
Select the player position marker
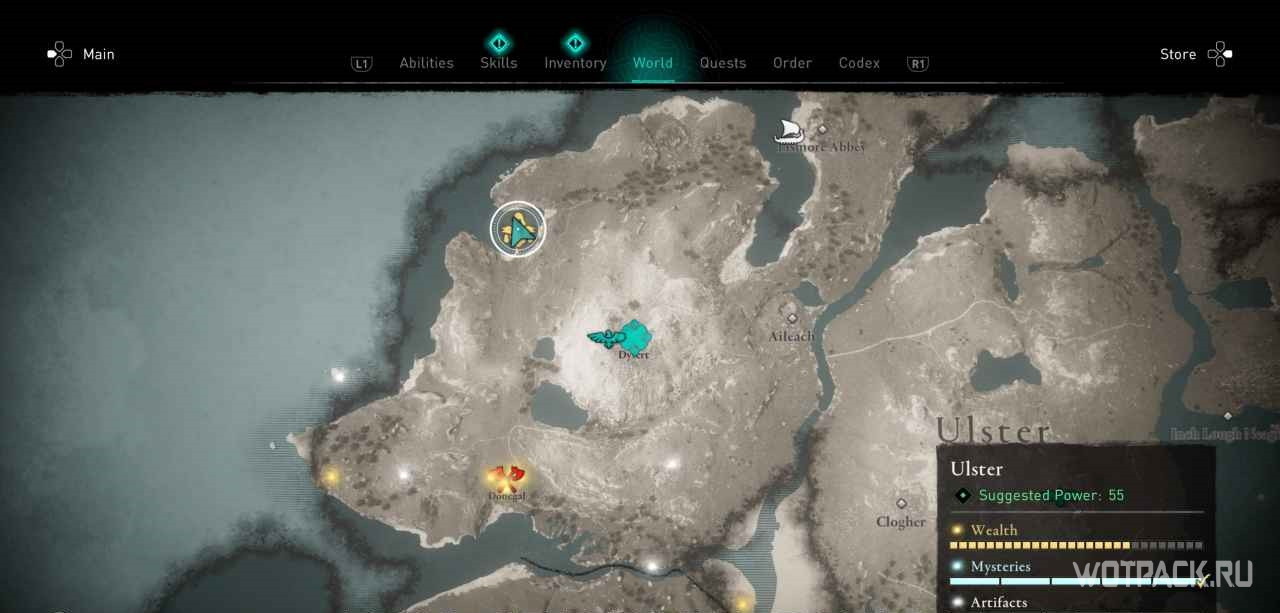tap(518, 230)
